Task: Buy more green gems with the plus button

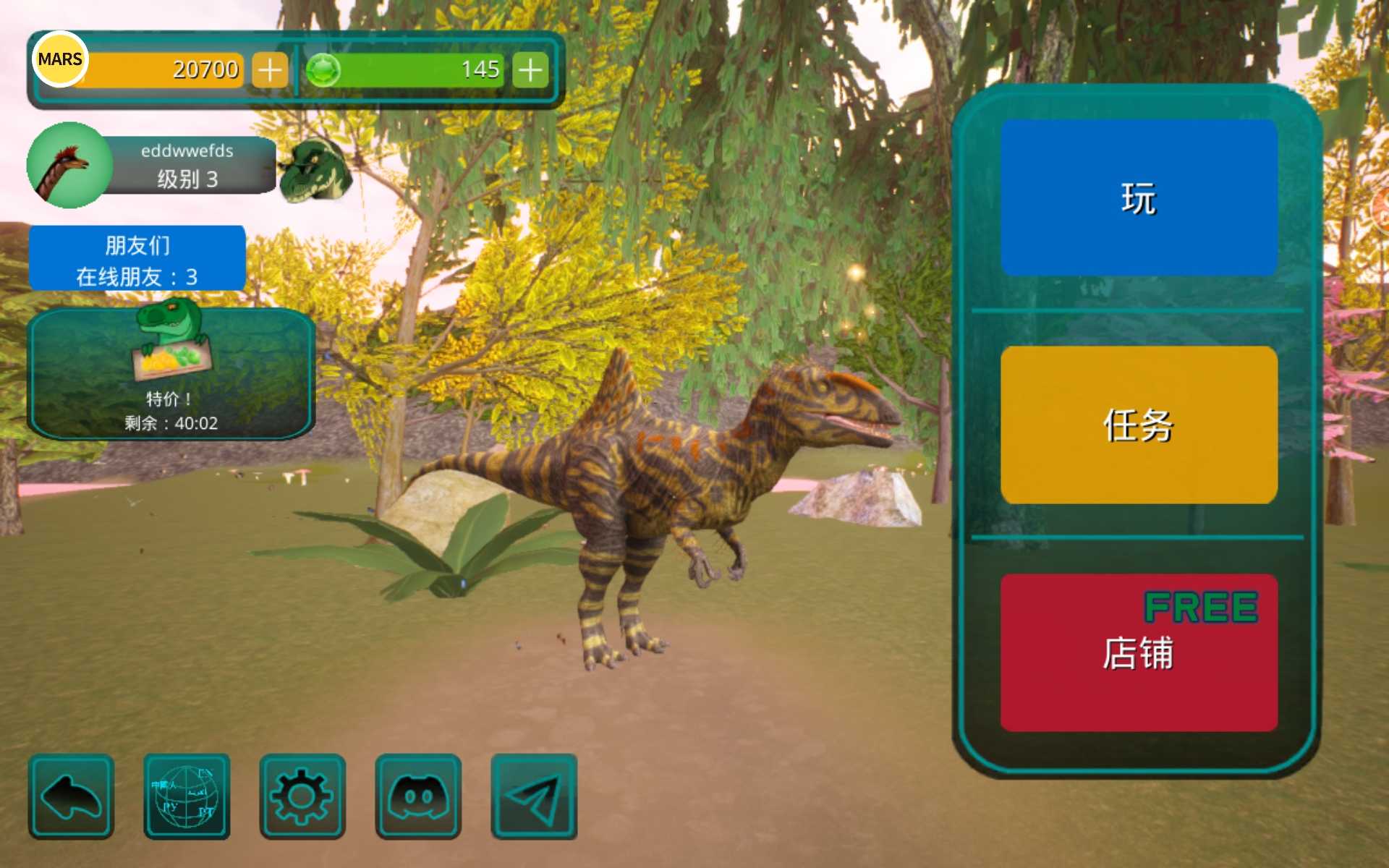Action: pyautogui.click(x=530, y=70)
